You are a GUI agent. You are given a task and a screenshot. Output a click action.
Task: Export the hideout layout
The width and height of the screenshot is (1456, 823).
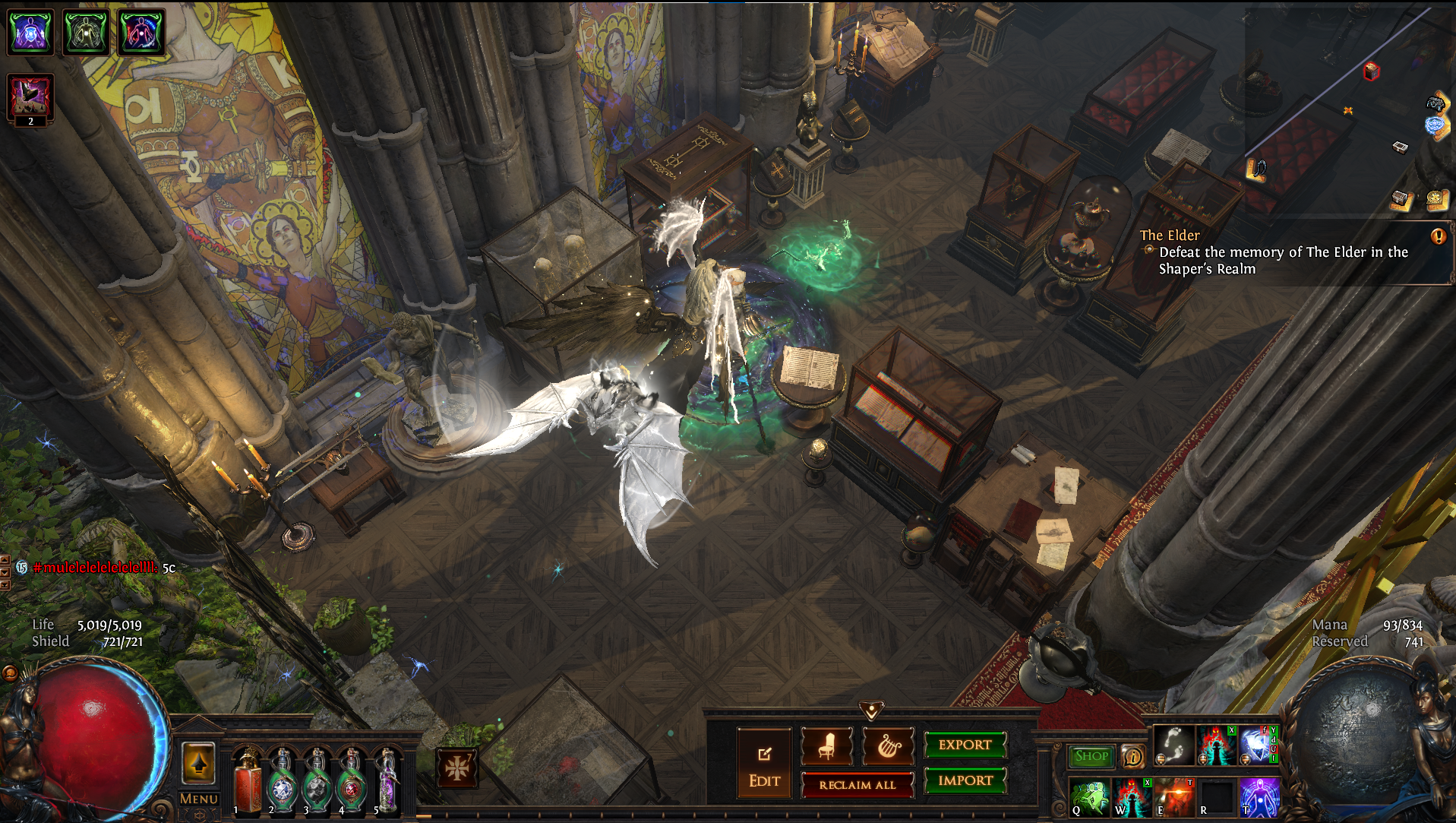click(965, 745)
